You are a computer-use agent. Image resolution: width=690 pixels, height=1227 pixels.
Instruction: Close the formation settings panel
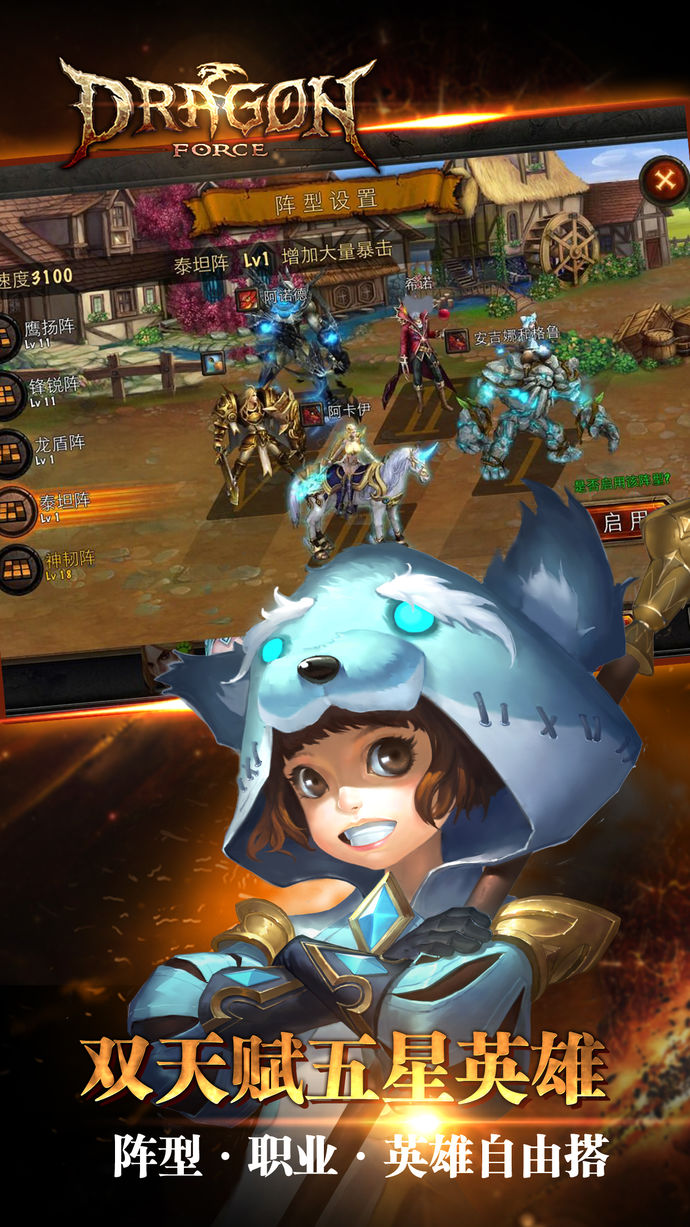pos(663,181)
